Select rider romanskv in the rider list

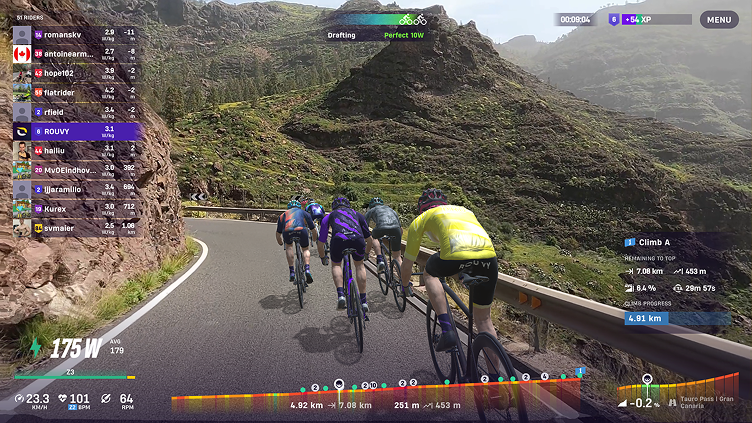tap(75, 34)
